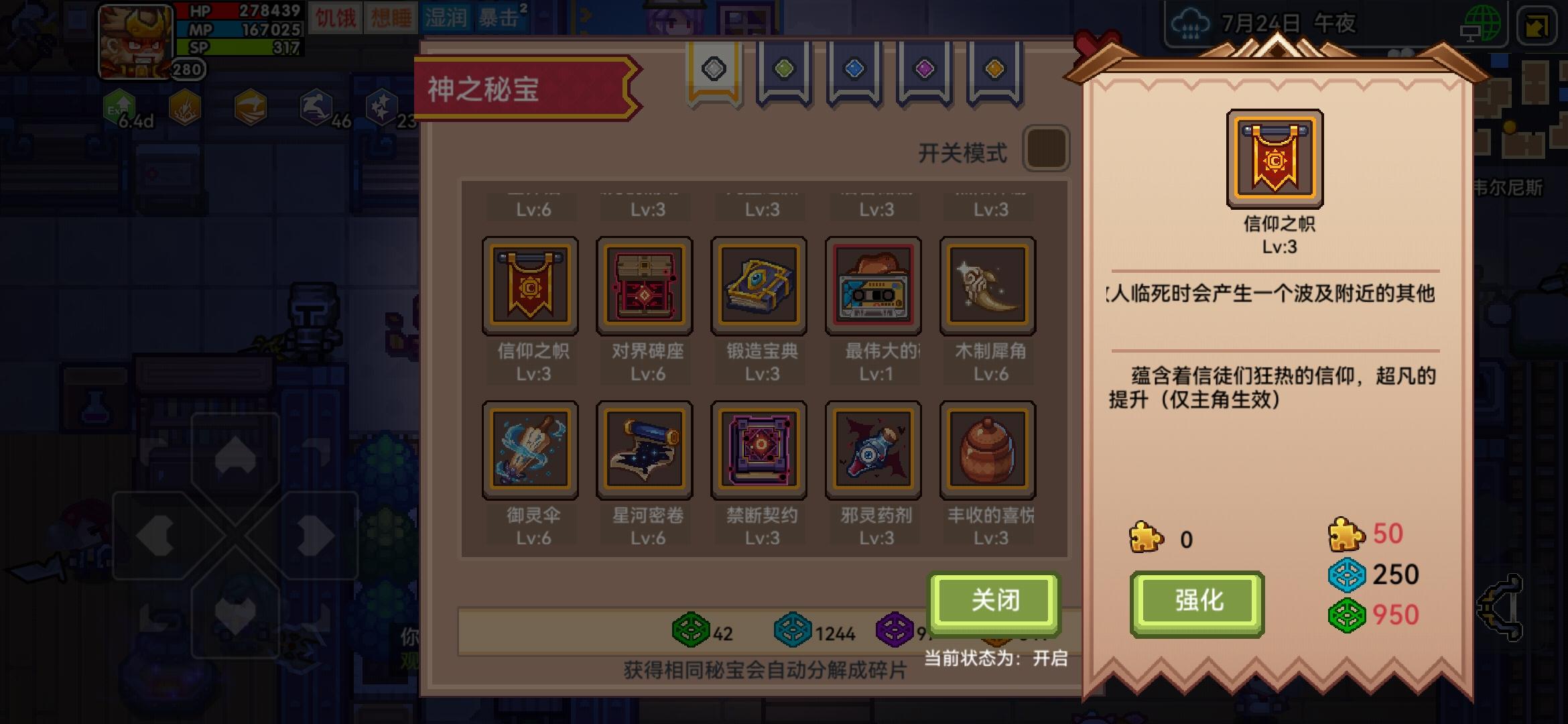Toggle the 开关模式 switch
Screen dimensions: 1568x724
(x=1045, y=149)
